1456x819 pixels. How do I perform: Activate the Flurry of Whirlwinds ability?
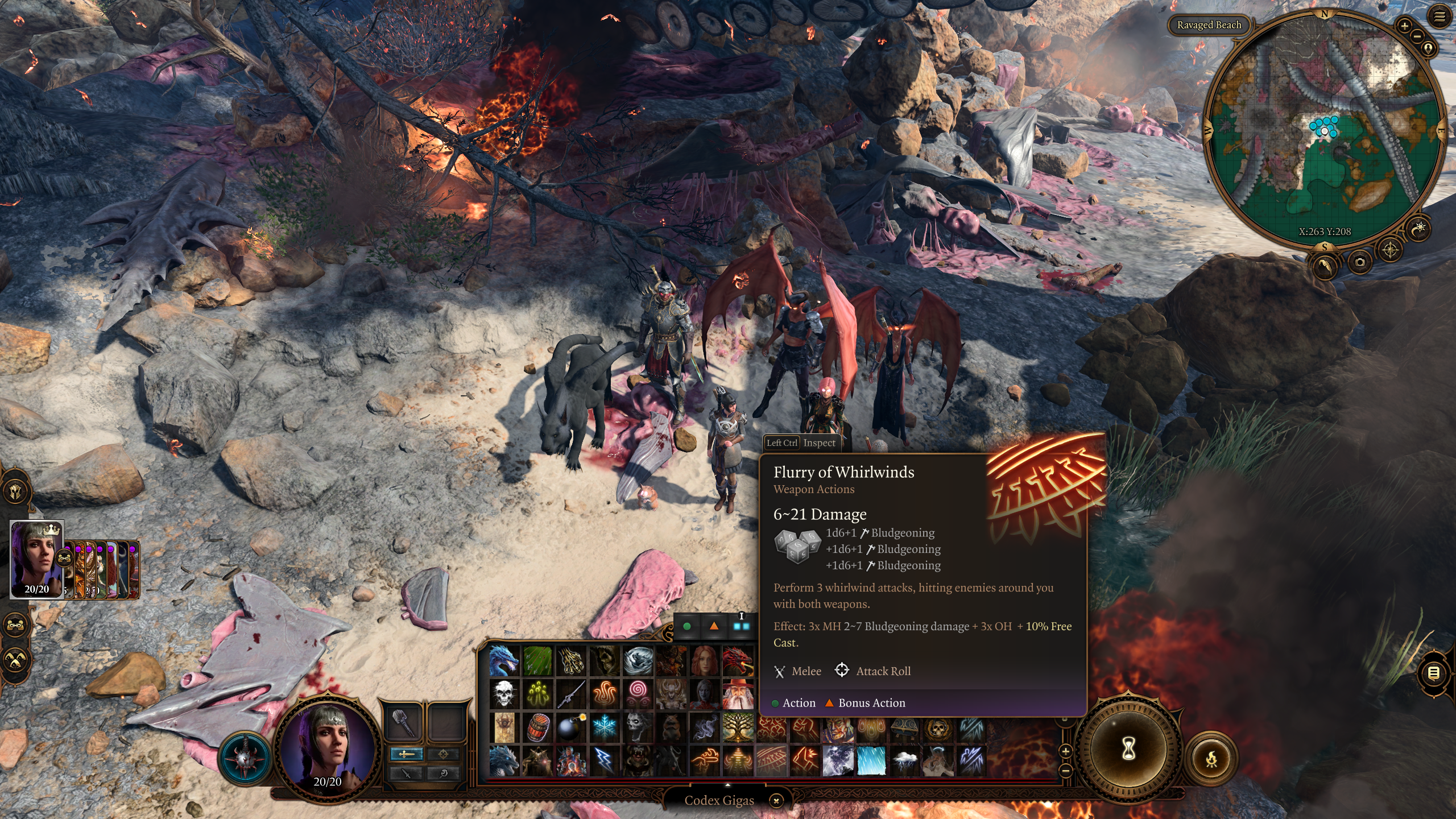tap(771, 760)
